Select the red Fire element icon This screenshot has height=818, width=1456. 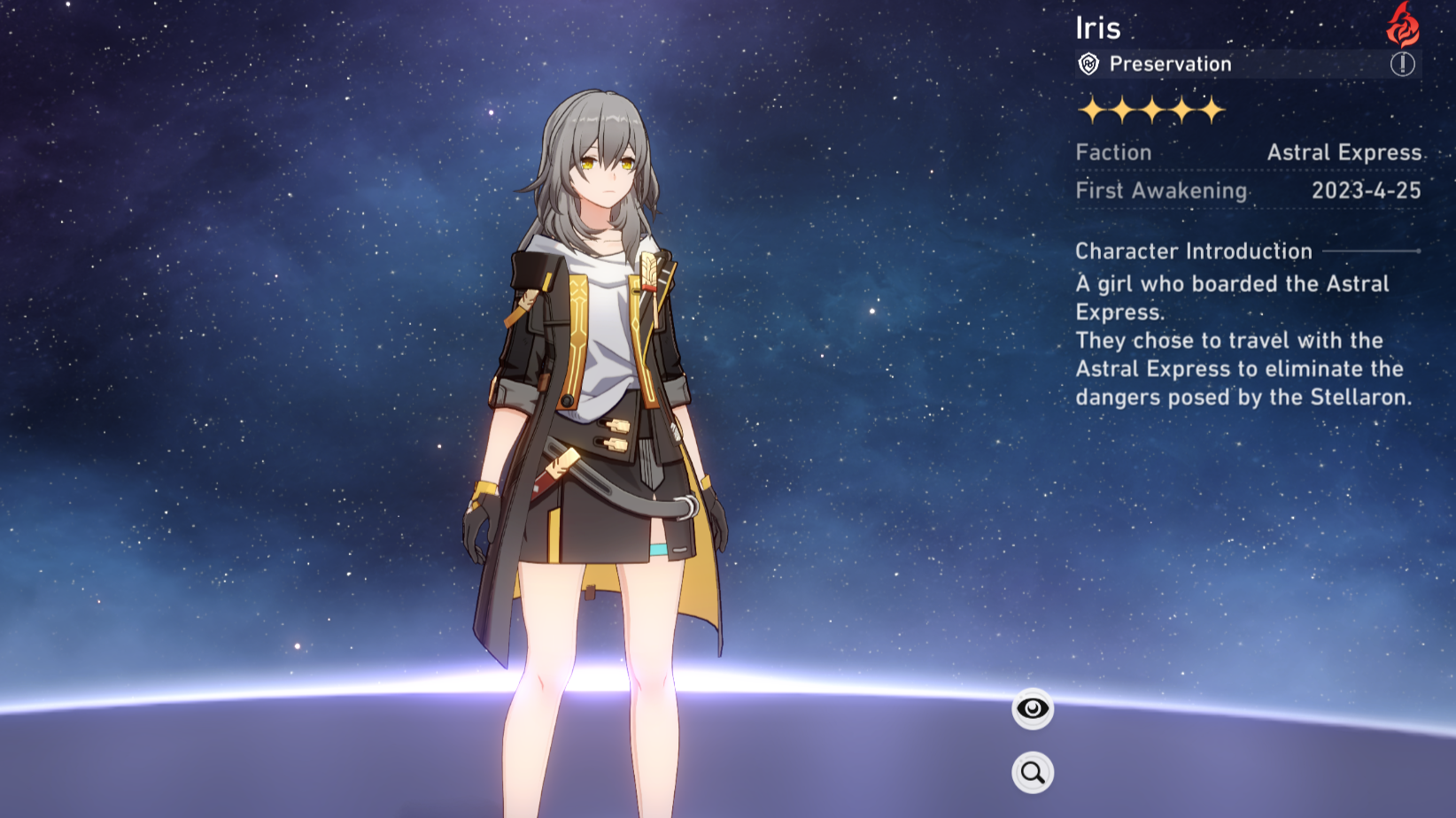click(1403, 25)
